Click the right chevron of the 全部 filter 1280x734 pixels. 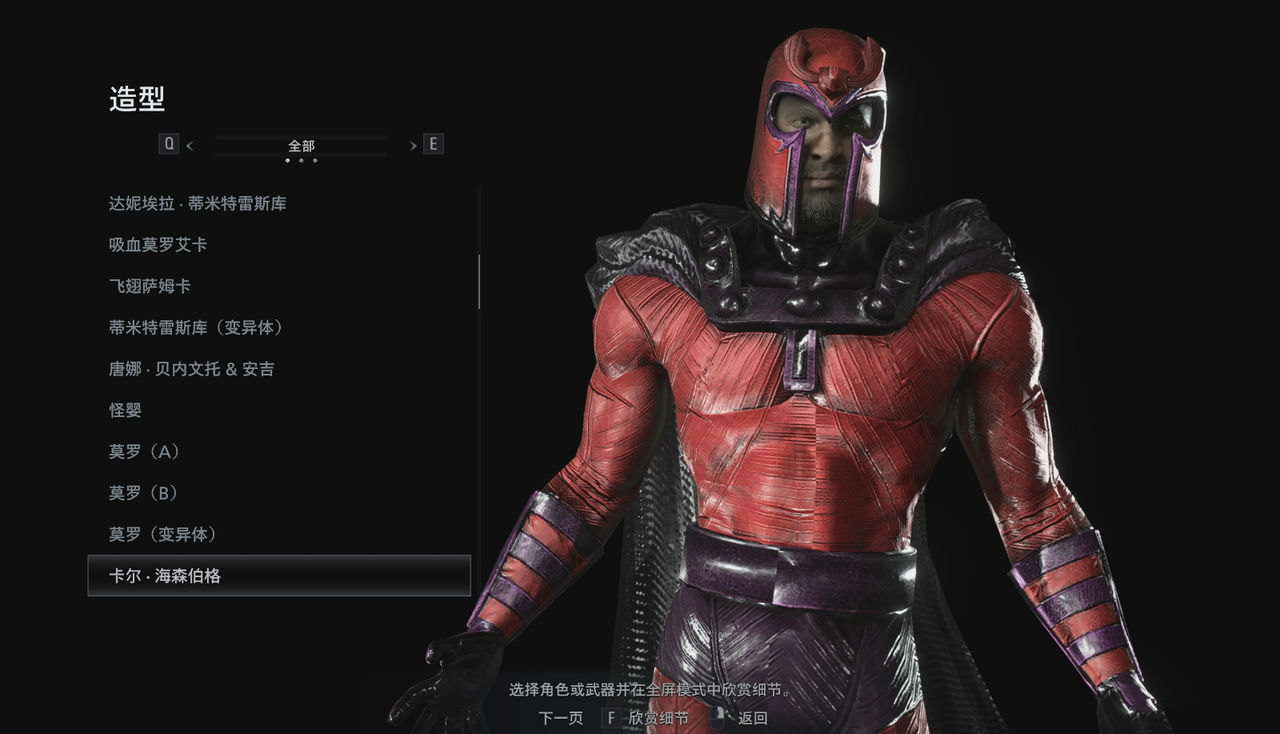coord(413,145)
